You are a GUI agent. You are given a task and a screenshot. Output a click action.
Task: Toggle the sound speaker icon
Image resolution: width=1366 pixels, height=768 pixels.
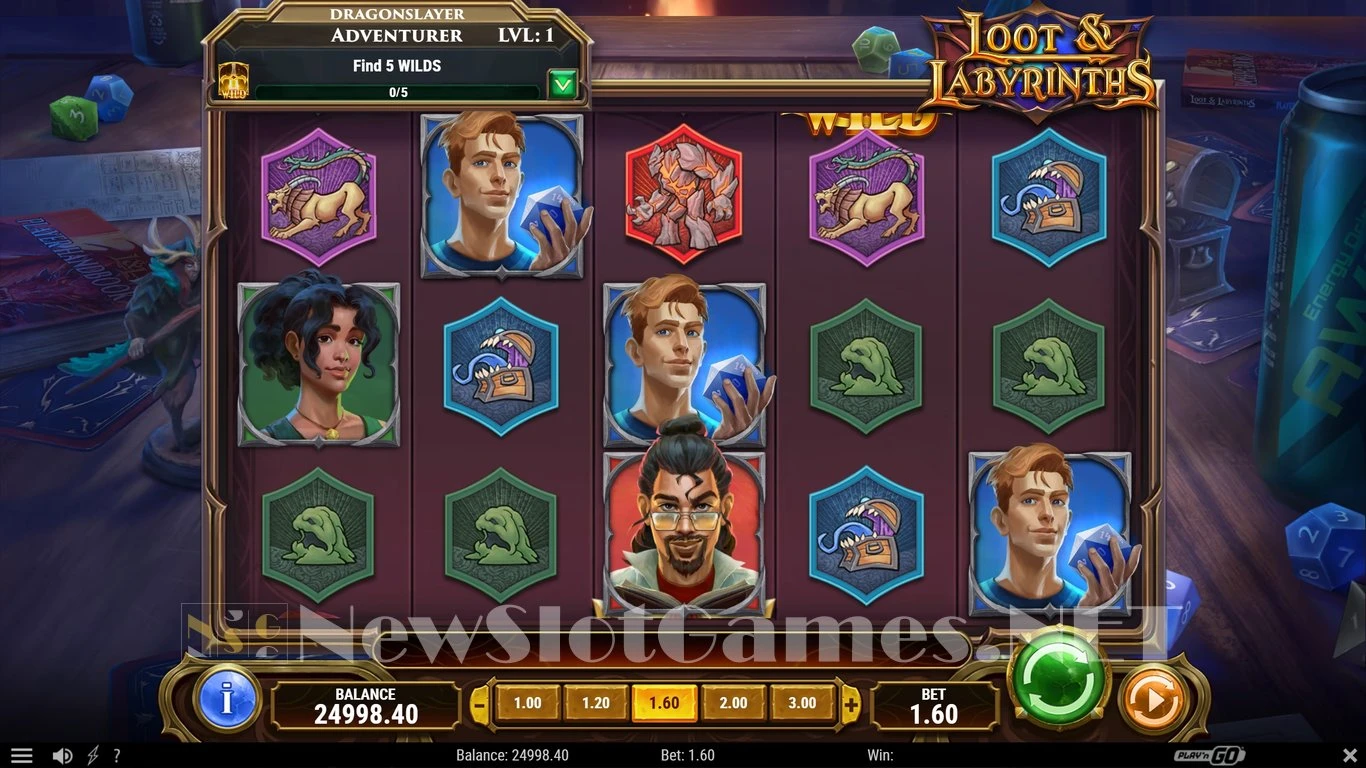click(x=62, y=756)
